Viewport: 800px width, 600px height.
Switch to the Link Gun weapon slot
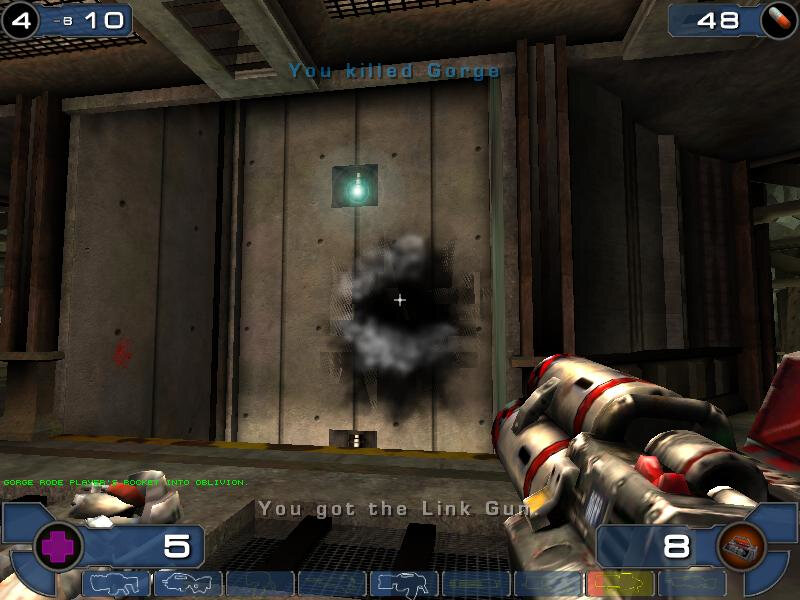click(x=404, y=584)
